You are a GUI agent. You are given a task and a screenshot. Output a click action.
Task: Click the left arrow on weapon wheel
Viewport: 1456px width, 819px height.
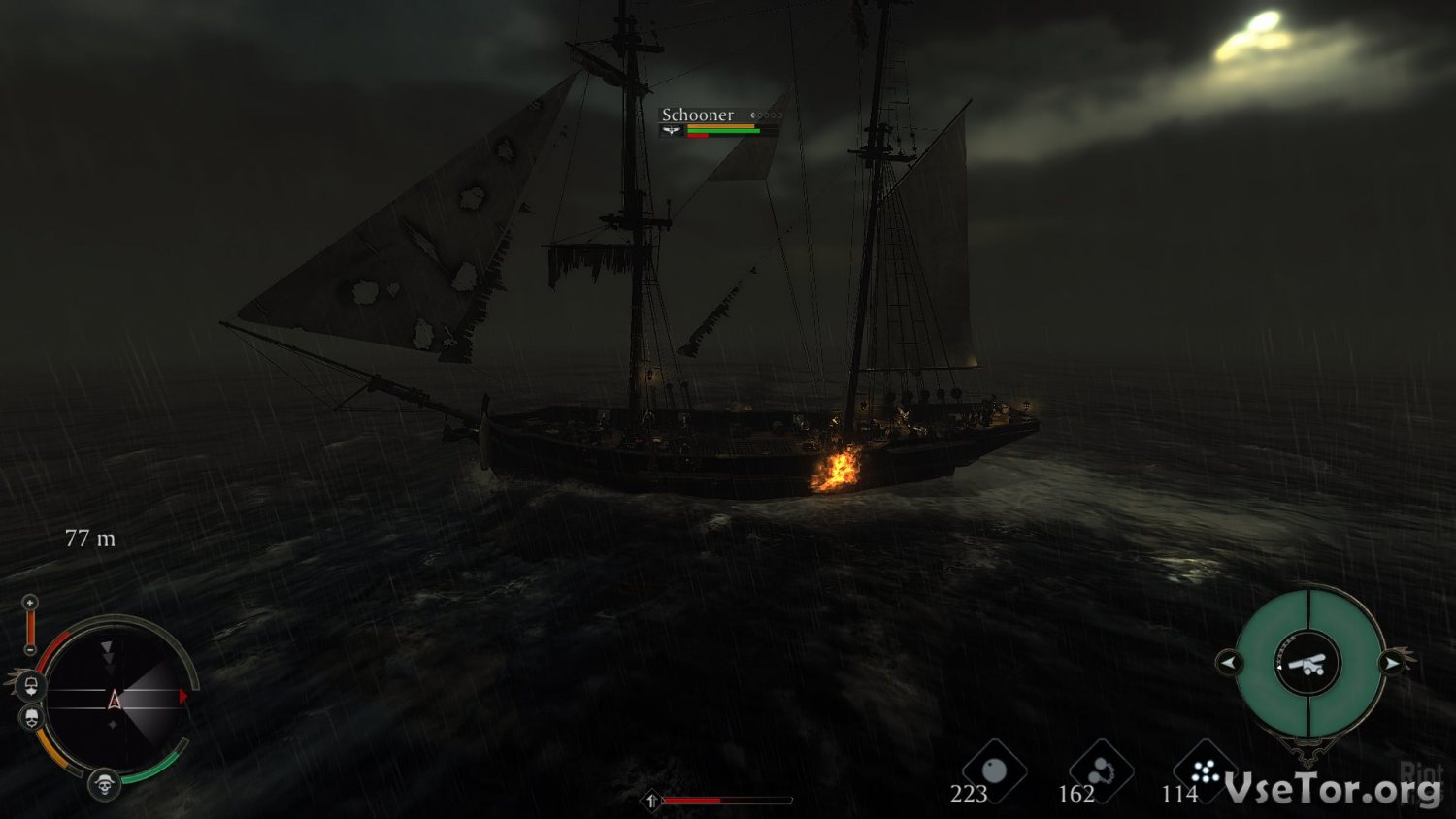pyautogui.click(x=1228, y=663)
